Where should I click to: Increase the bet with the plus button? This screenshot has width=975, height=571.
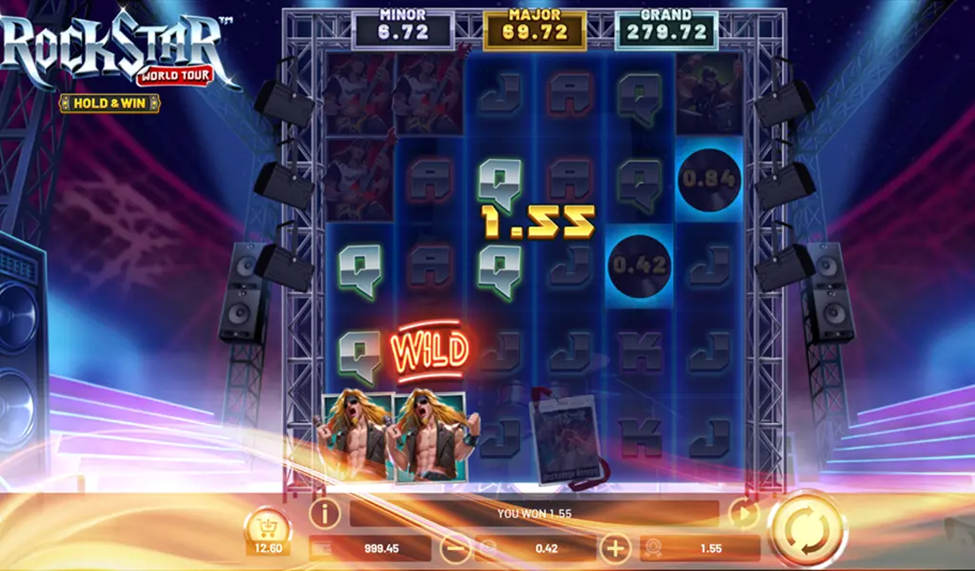[x=614, y=548]
